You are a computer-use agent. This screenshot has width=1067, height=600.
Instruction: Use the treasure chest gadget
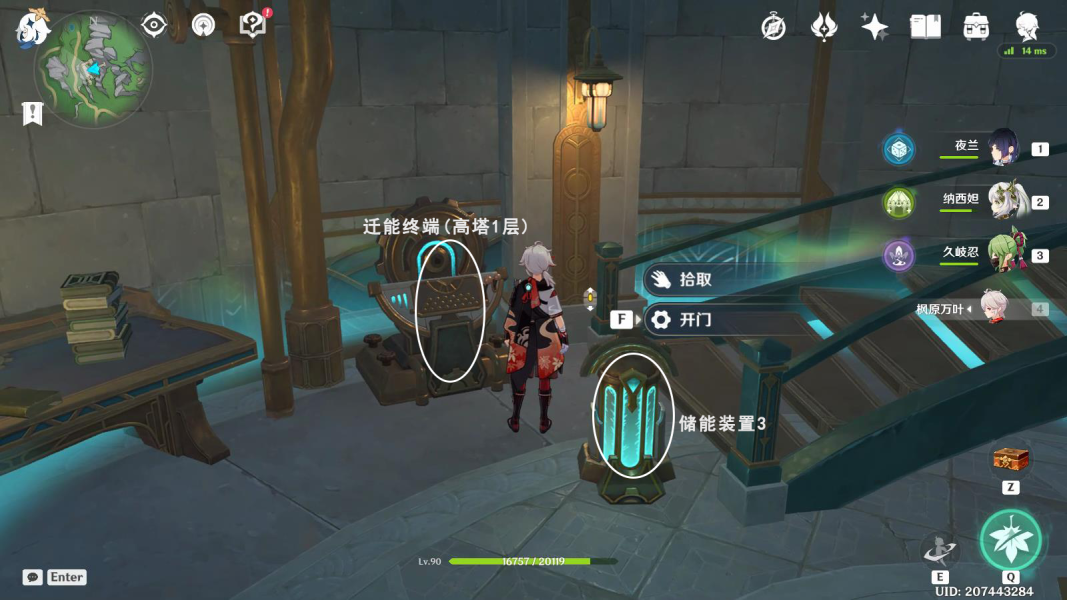[1011, 461]
